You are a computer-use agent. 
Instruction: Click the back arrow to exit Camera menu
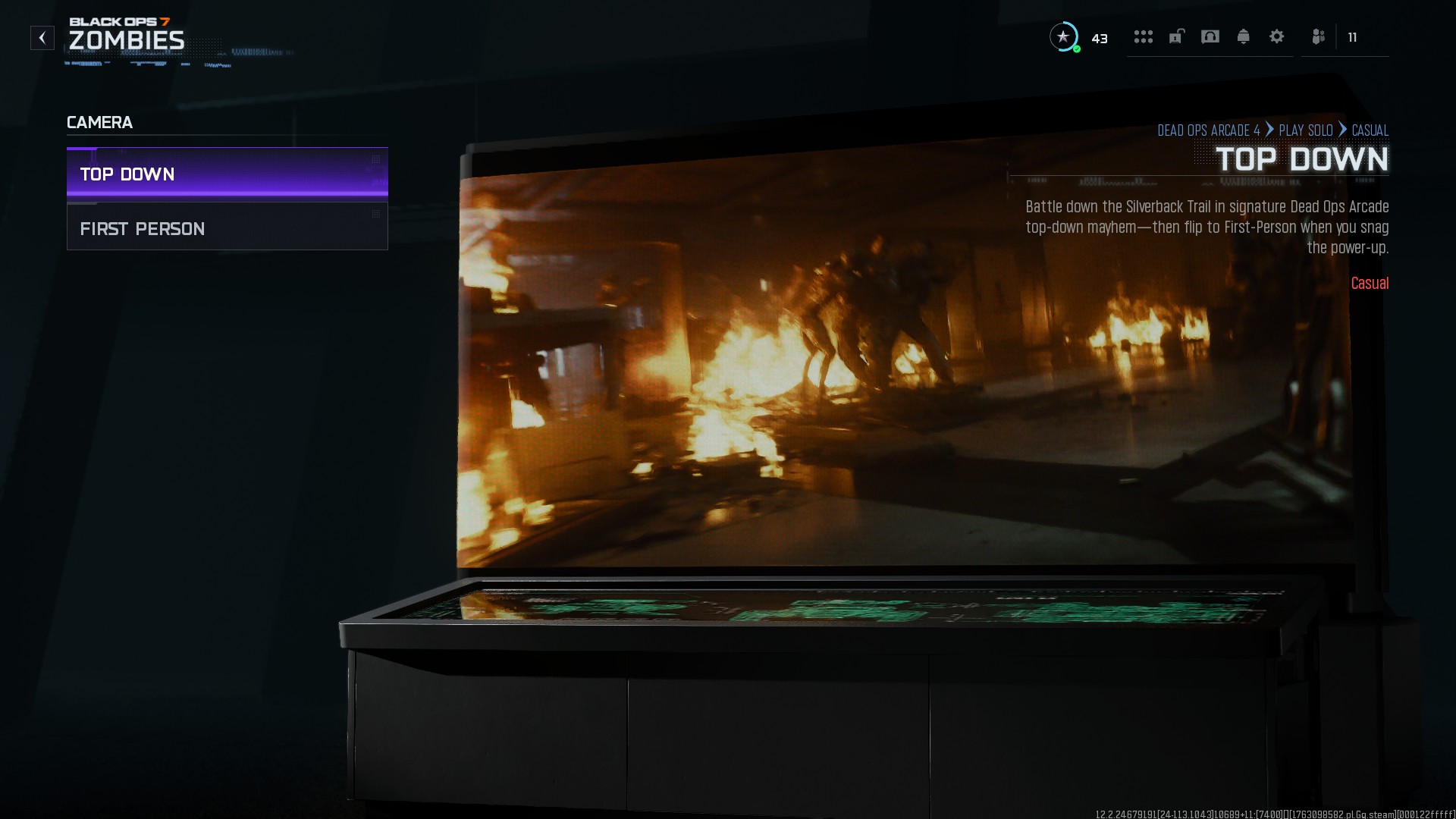42,37
